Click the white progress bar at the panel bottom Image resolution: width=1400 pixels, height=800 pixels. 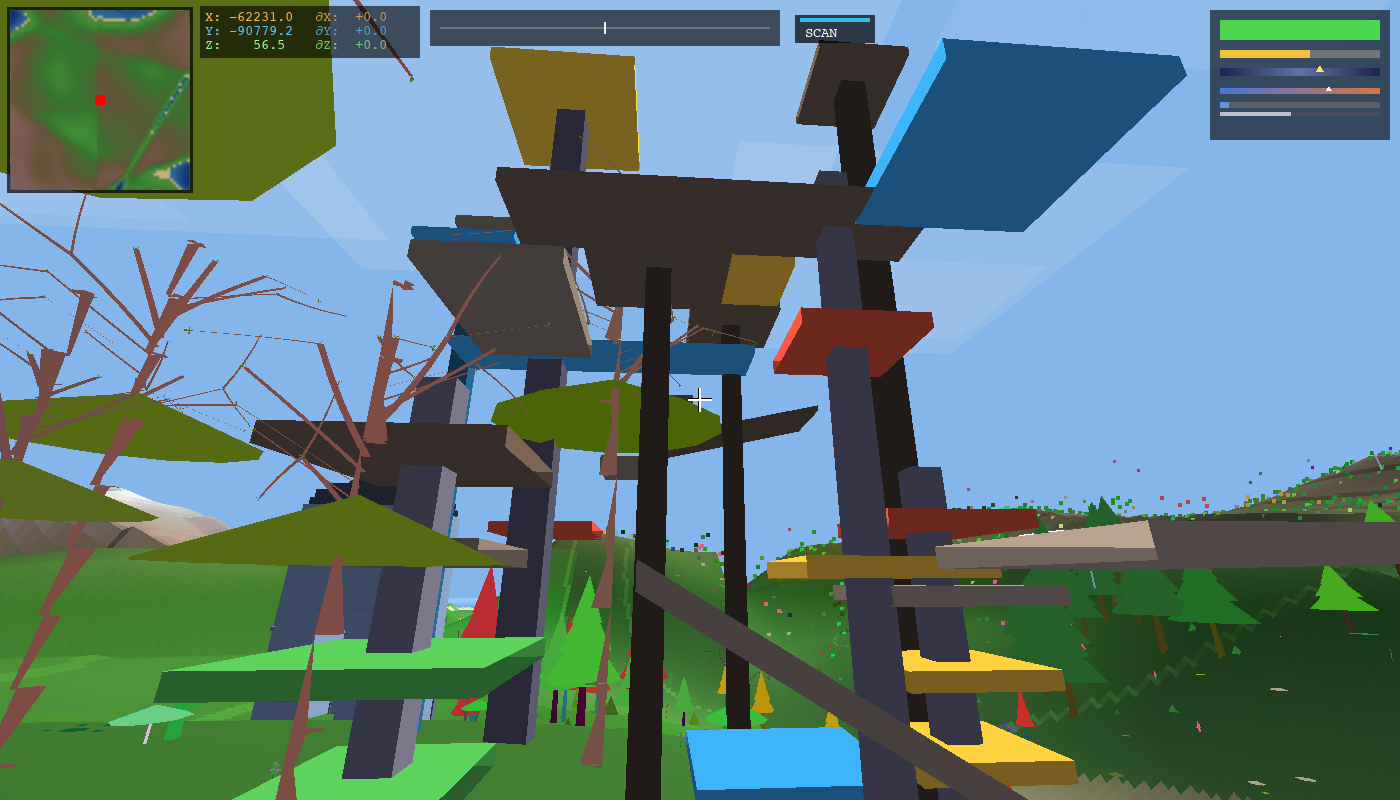pyautogui.click(x=1255, y=114)
